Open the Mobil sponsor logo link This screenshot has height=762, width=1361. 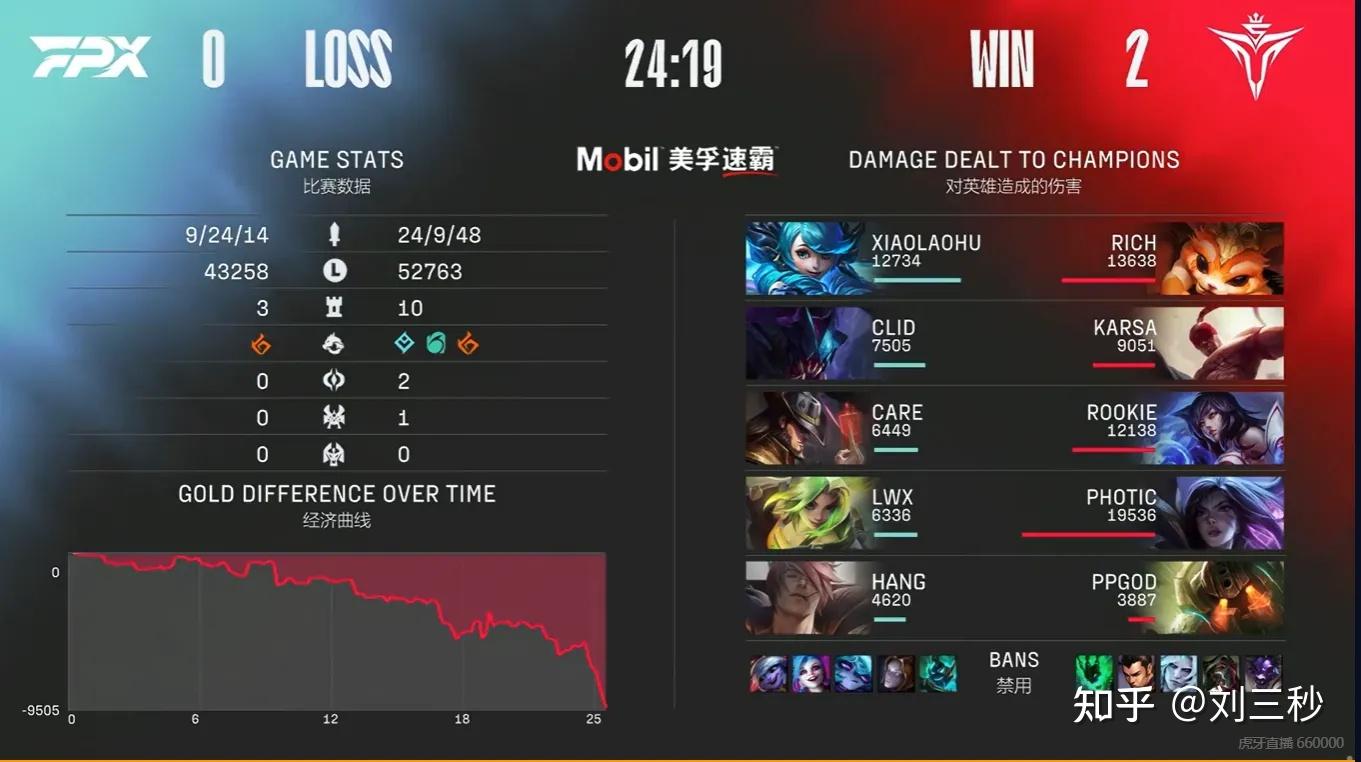[x=676, y=160]
